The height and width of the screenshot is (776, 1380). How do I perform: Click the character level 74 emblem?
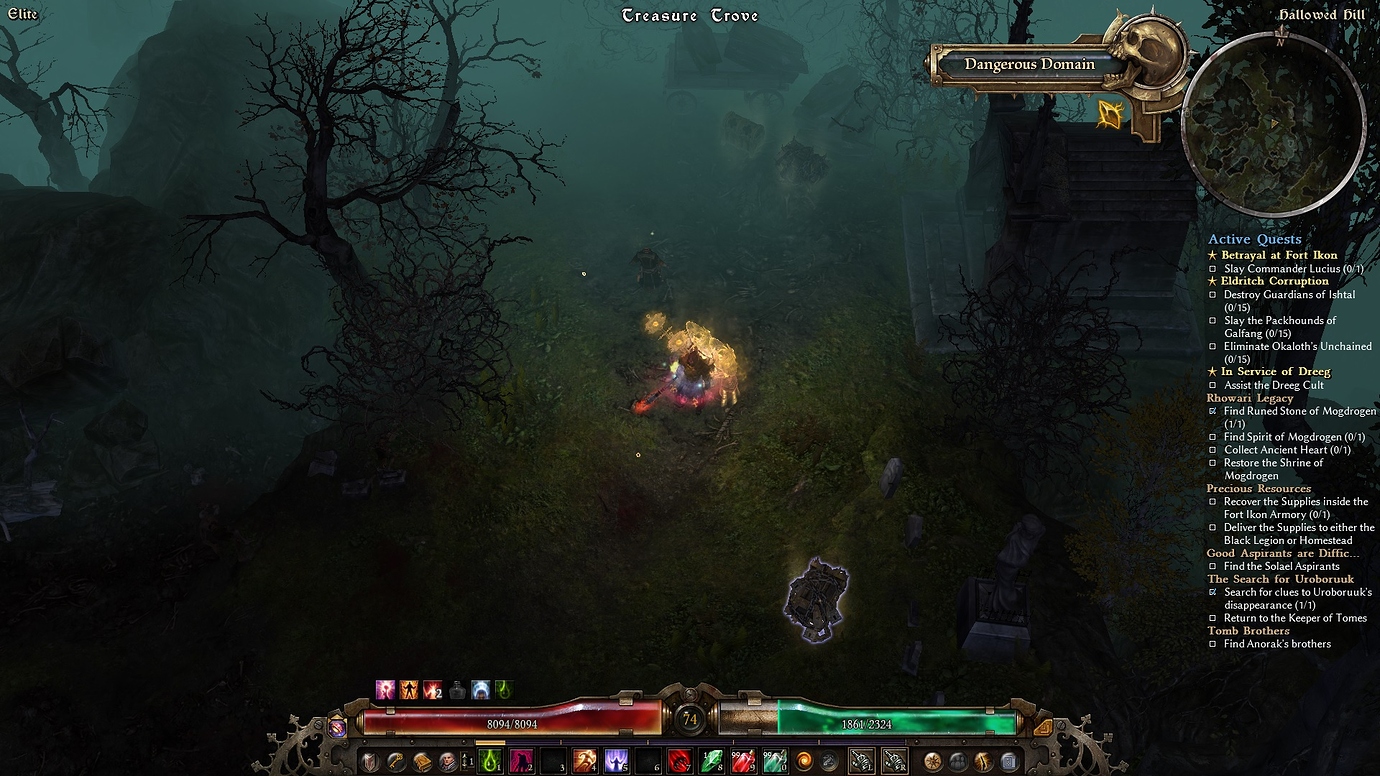pyautogui.click(x=688, y=717)
